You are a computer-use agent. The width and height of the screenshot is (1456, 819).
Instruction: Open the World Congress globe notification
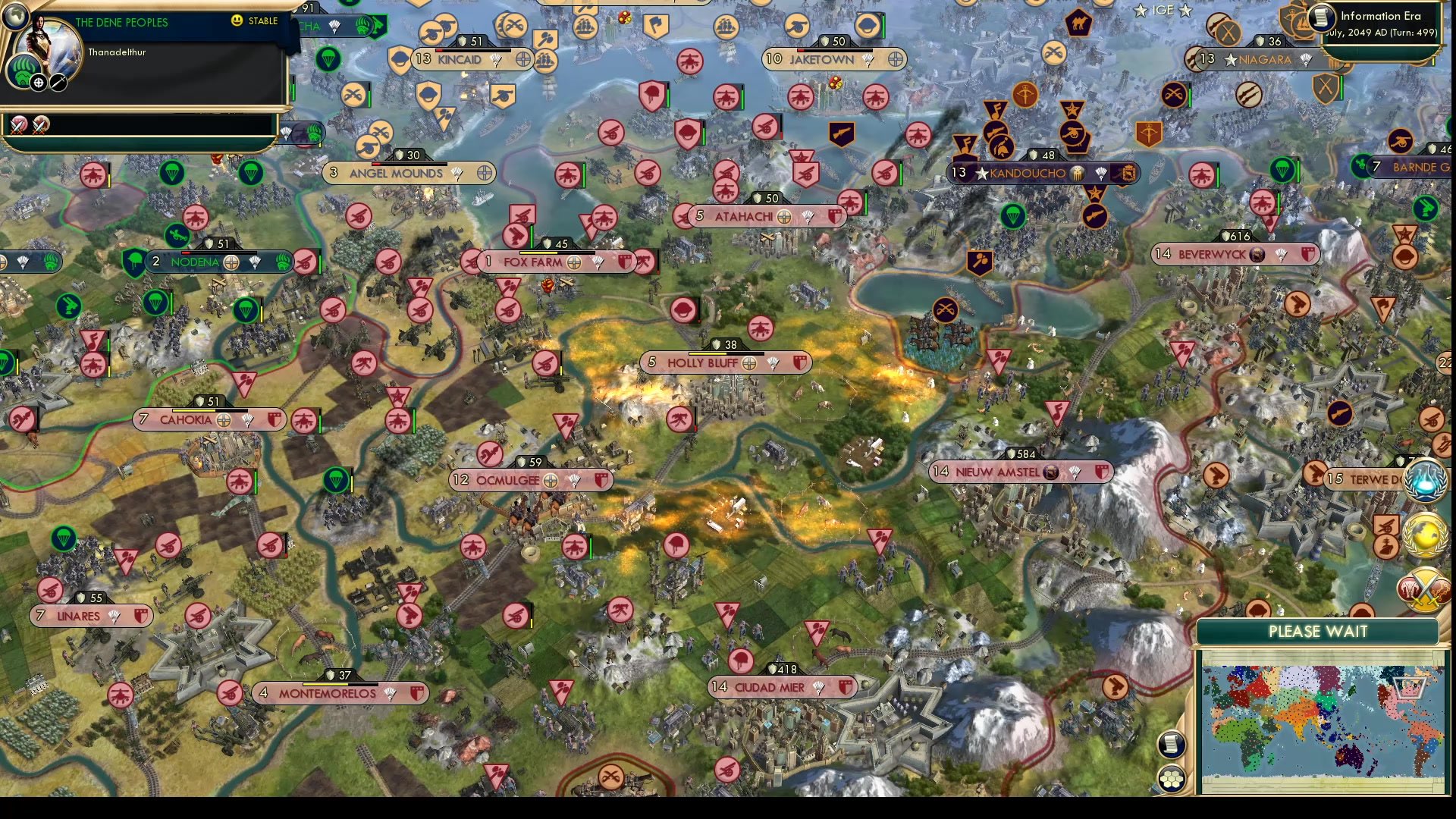pyautogui.click(x=1424, y=535)
